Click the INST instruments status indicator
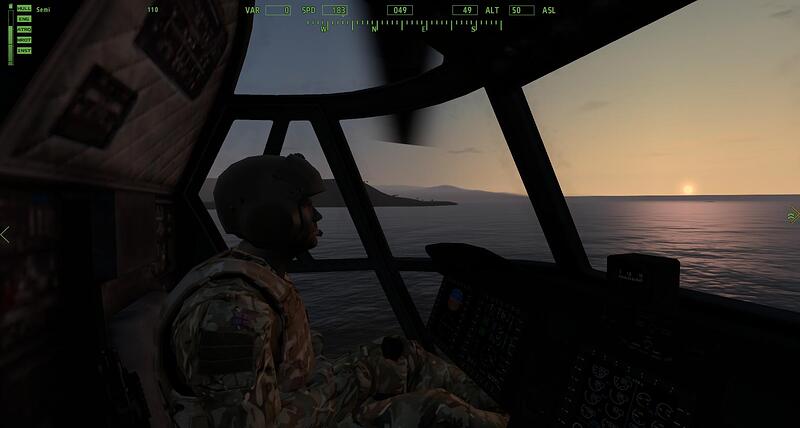 tap(24, 49)
